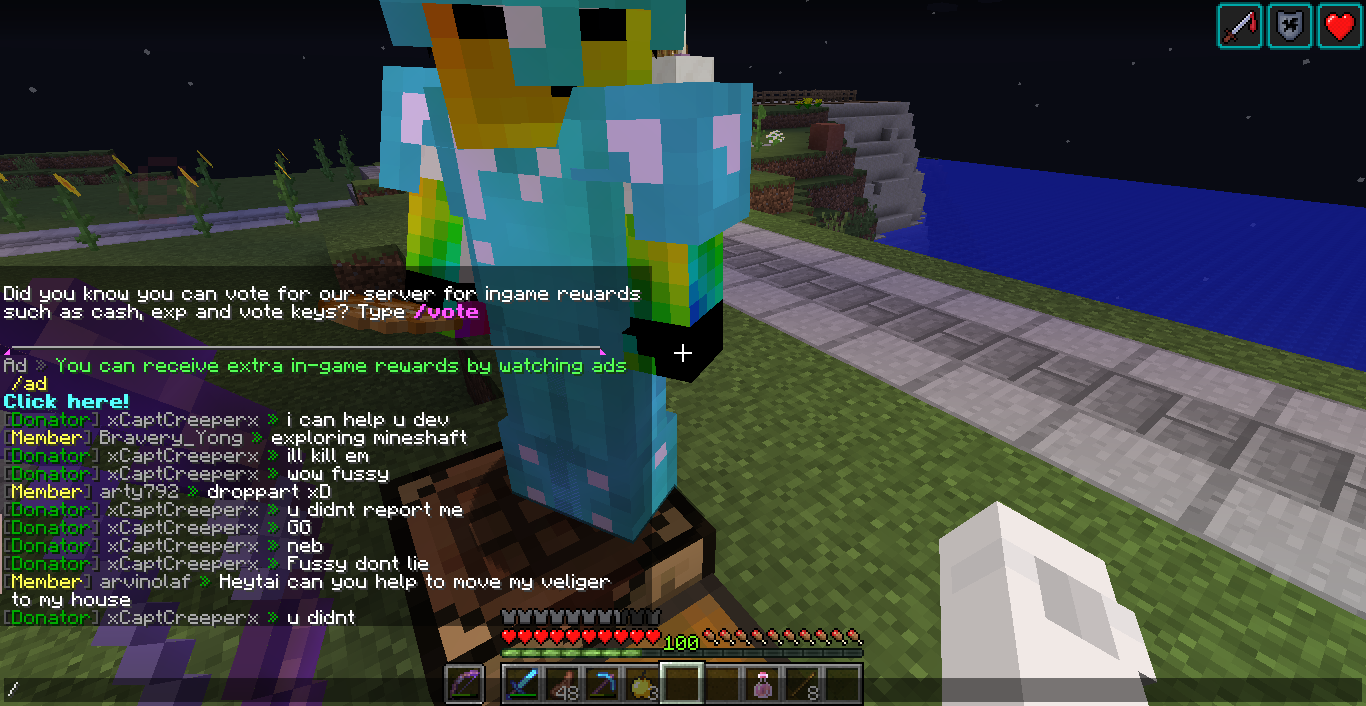1366x706 pixels.
Task: Click the shield status effect icon
Action: [1290, 26]
